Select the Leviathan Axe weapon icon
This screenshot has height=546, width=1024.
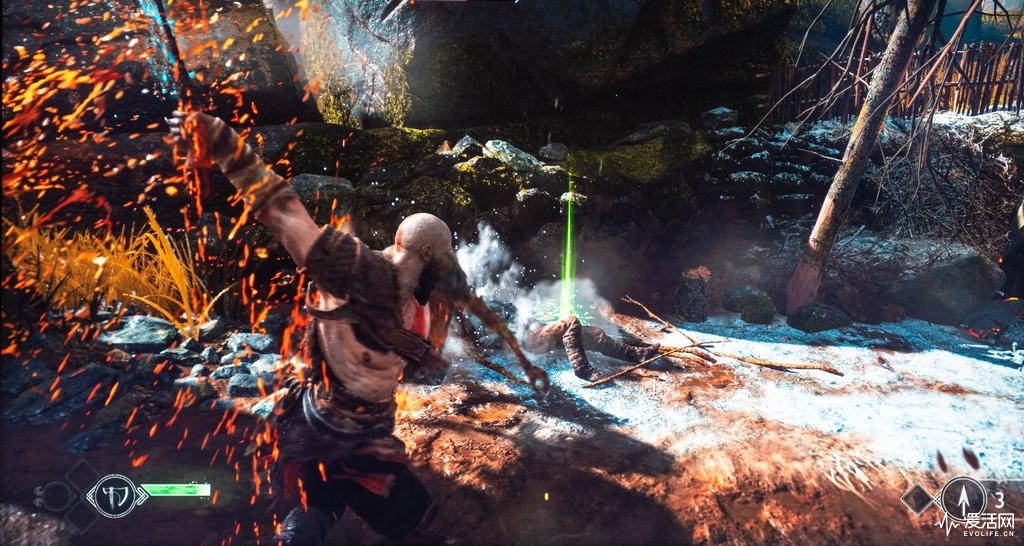pyautogui.click(x=114, y=493)
